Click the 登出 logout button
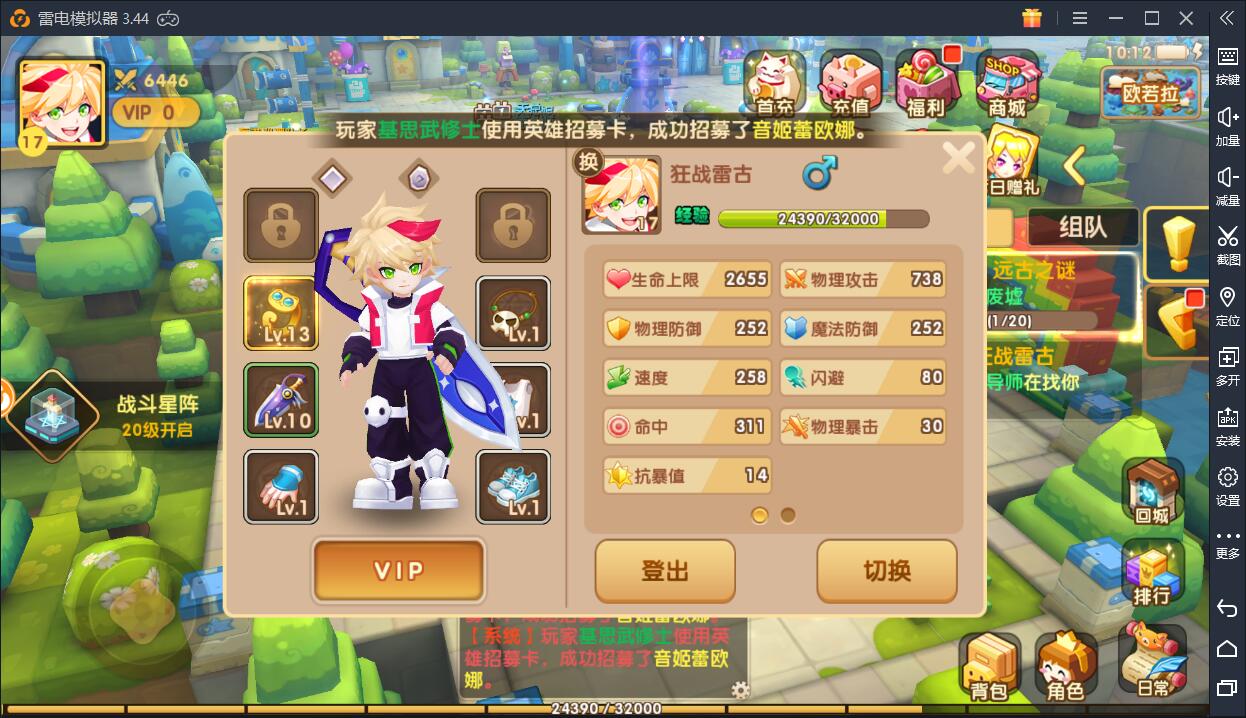This screenshot has width=1246, height=718. pyautogui.click(x=665, y=571)
